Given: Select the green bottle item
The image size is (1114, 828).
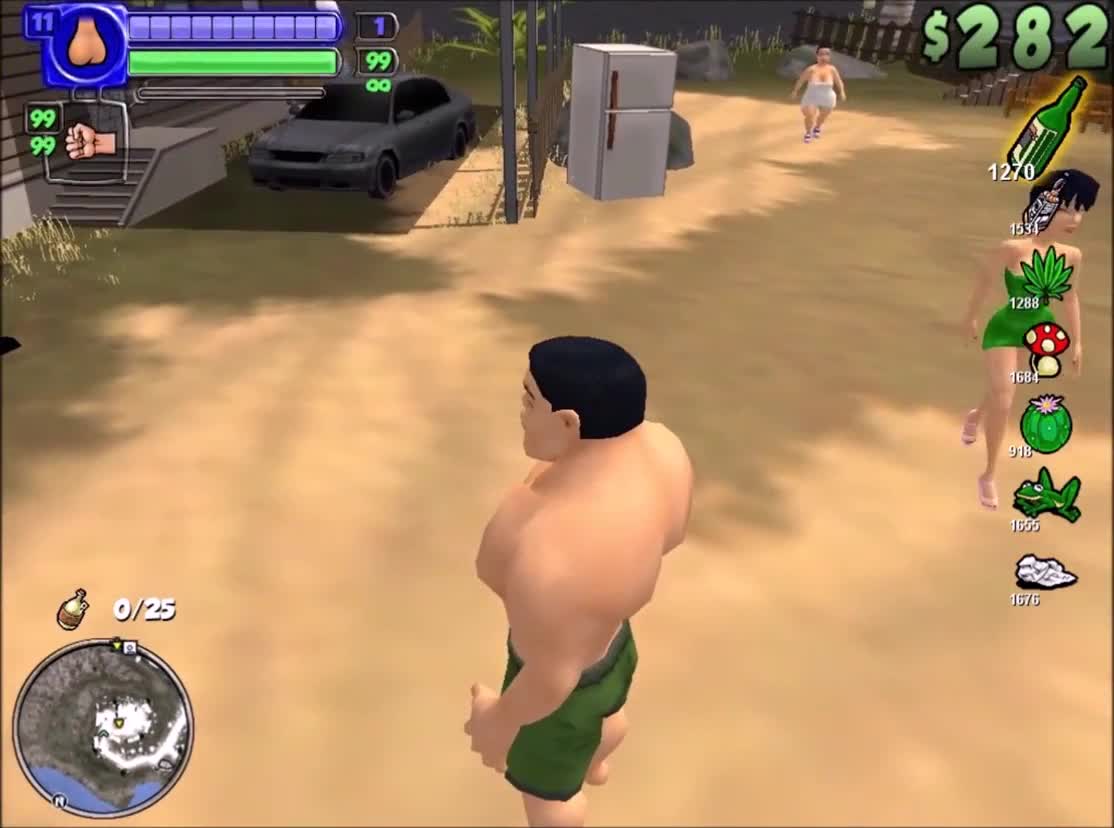Looking at the screenshot, I should coord(1047,127).
